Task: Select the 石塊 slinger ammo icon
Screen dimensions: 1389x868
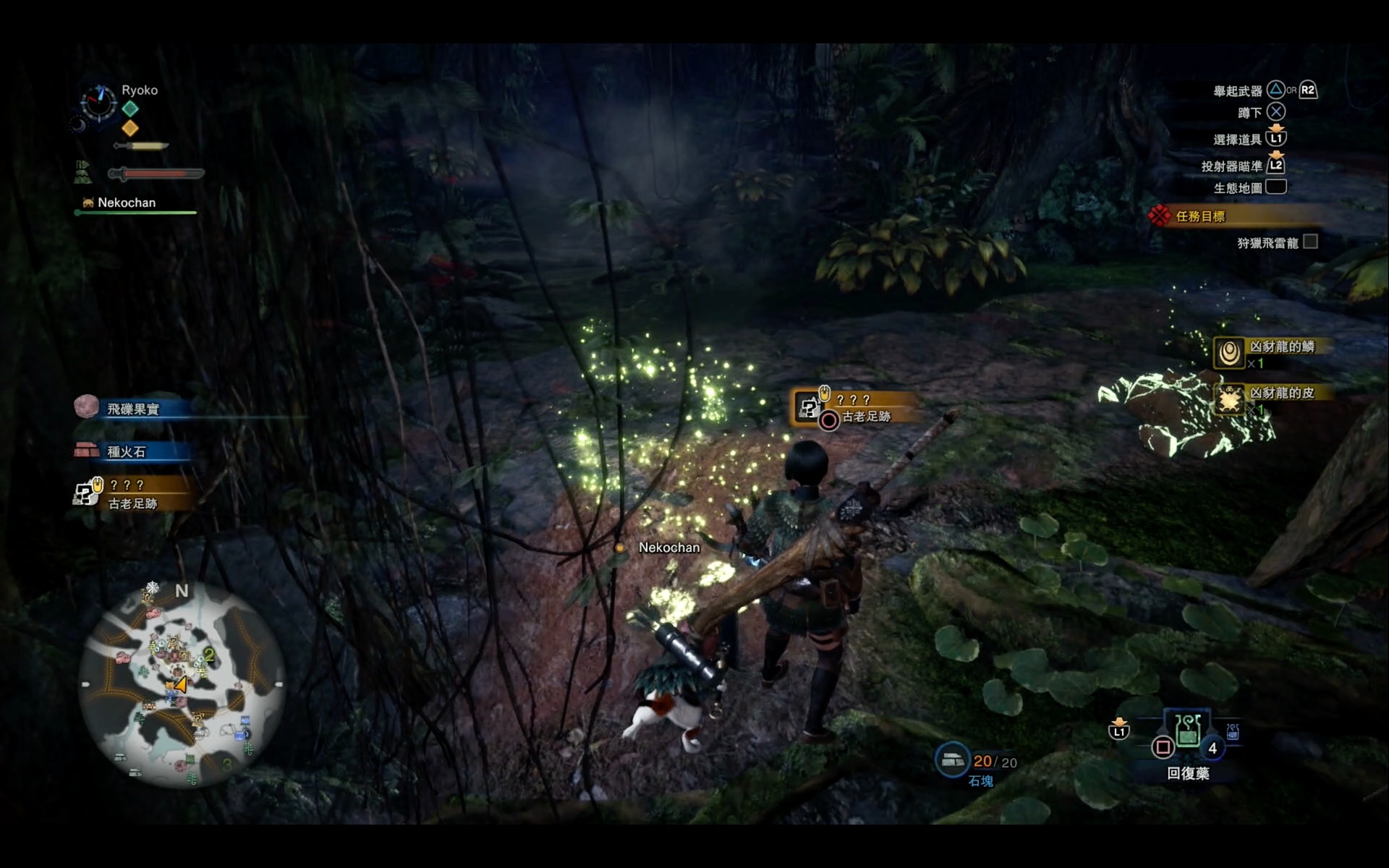Action: (x=952, y=759)
